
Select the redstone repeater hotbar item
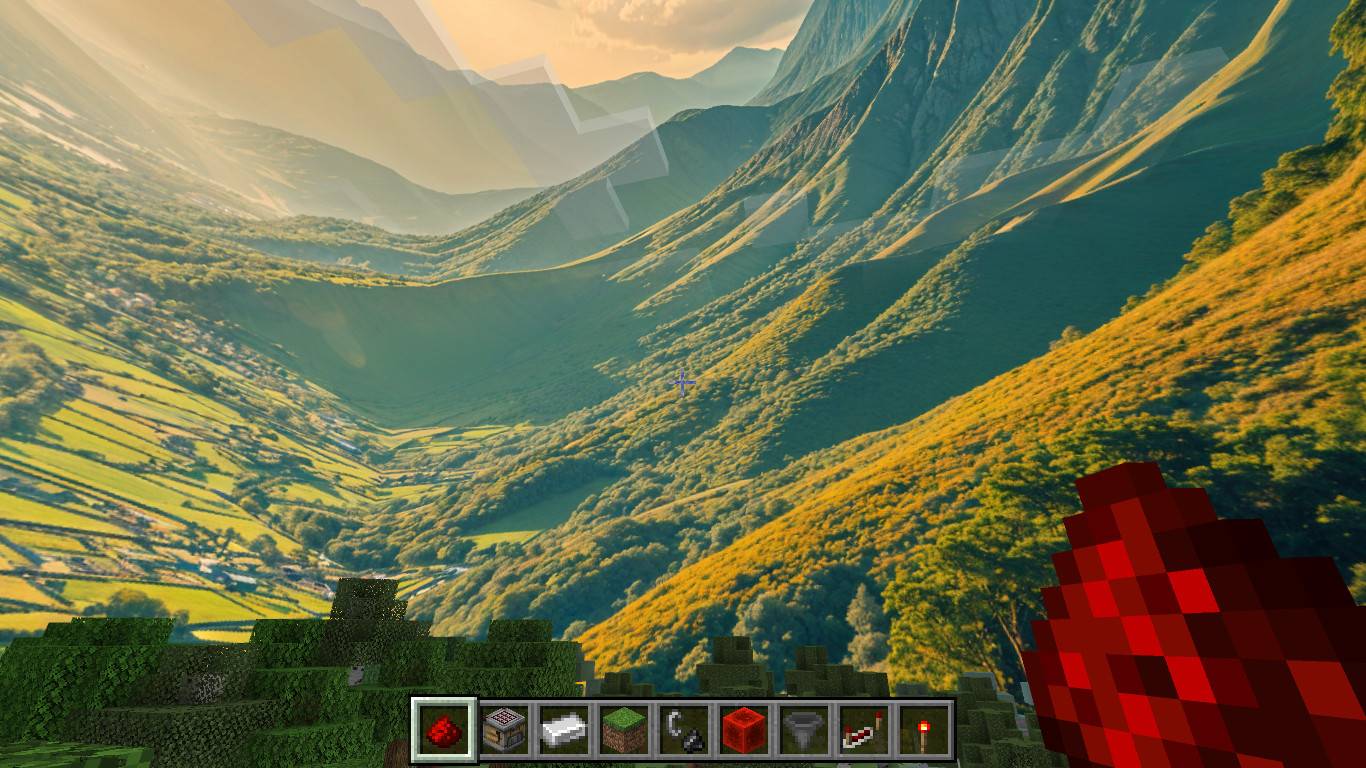[862, 730]
